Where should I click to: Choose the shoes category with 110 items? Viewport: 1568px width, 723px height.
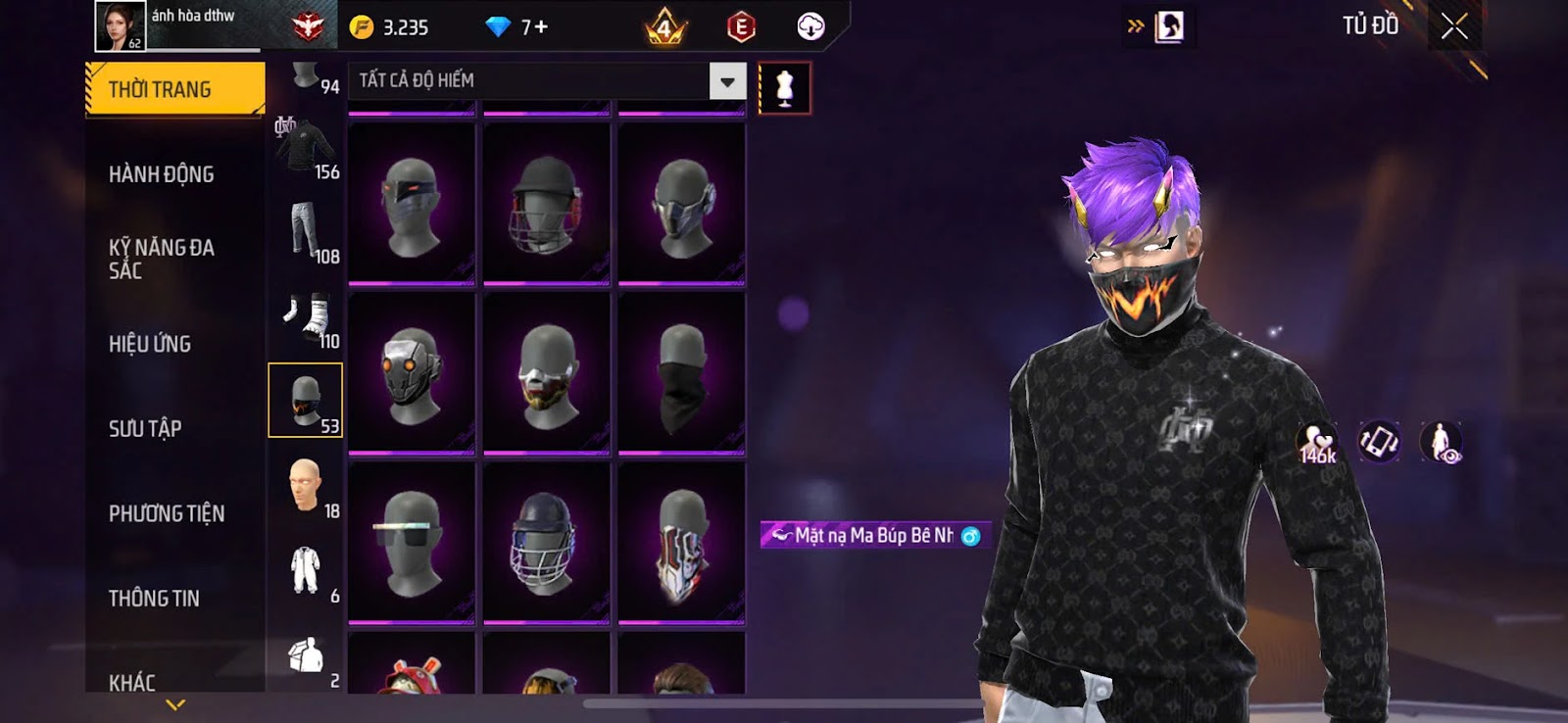pyautogui.click(x=306, y=315)
